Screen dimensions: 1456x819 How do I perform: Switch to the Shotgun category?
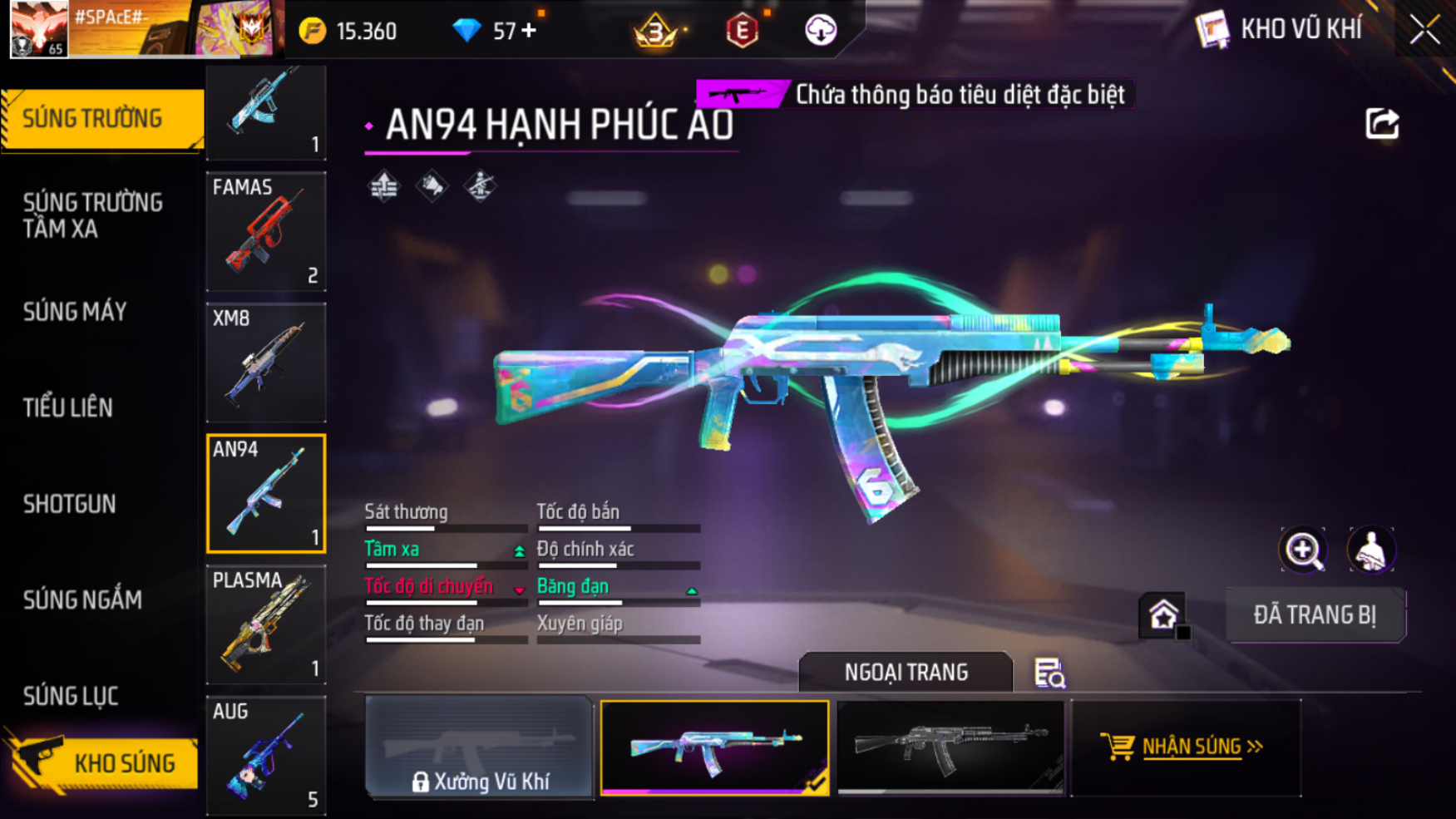pos(70,504)
